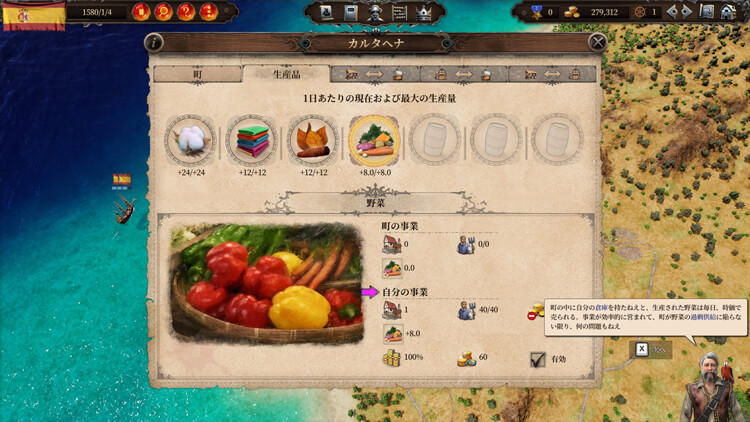Select the vegetables production icon

374,140
